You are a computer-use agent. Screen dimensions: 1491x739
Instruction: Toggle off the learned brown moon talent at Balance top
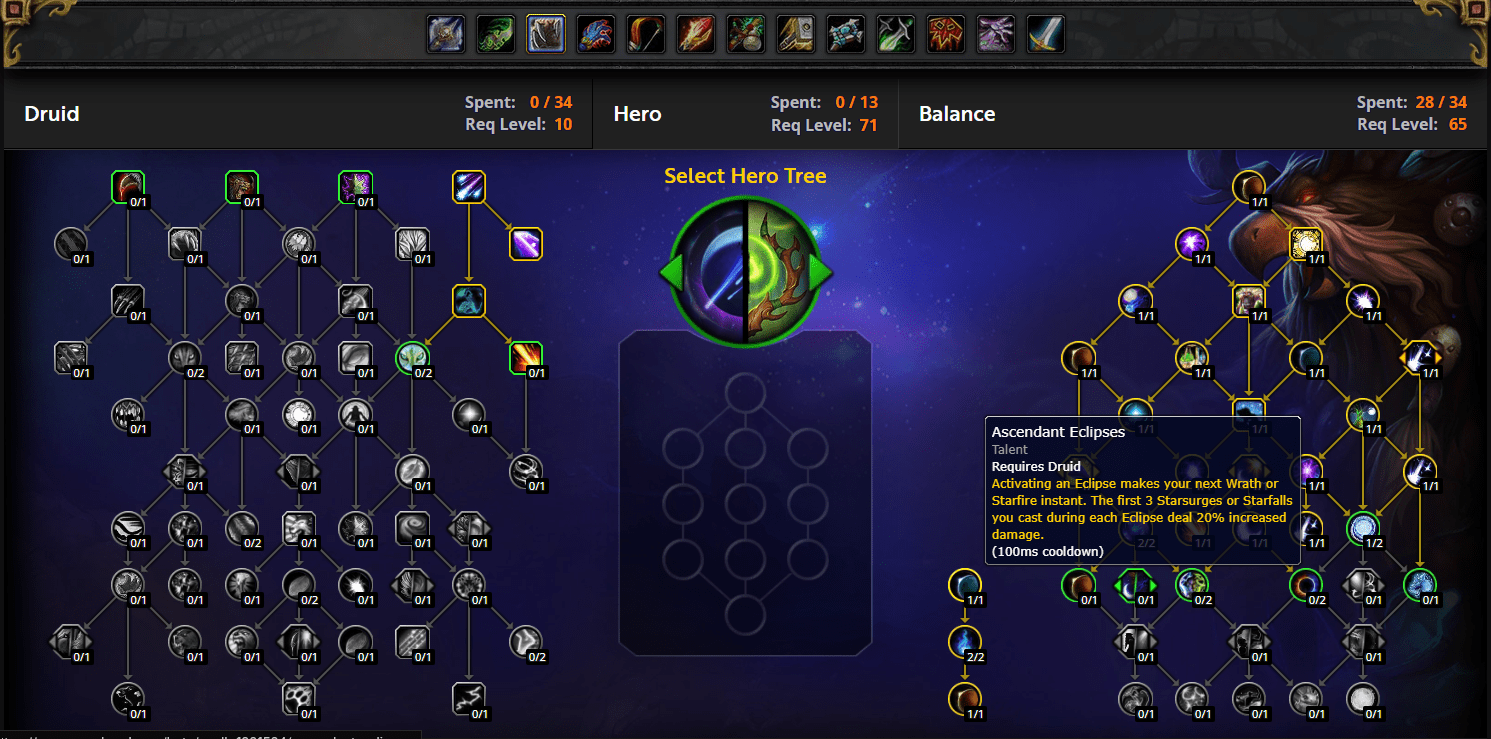(x=1250, y=186)
